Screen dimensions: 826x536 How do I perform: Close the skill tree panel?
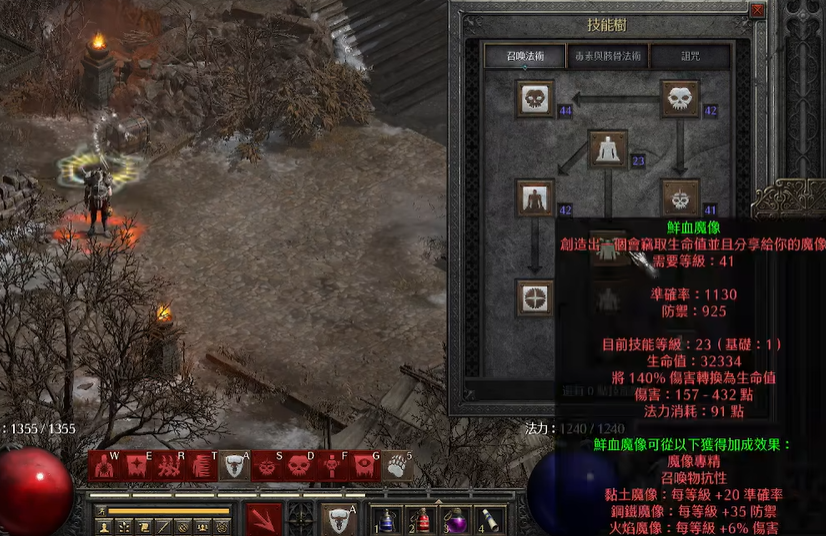(x=757, y=11)
